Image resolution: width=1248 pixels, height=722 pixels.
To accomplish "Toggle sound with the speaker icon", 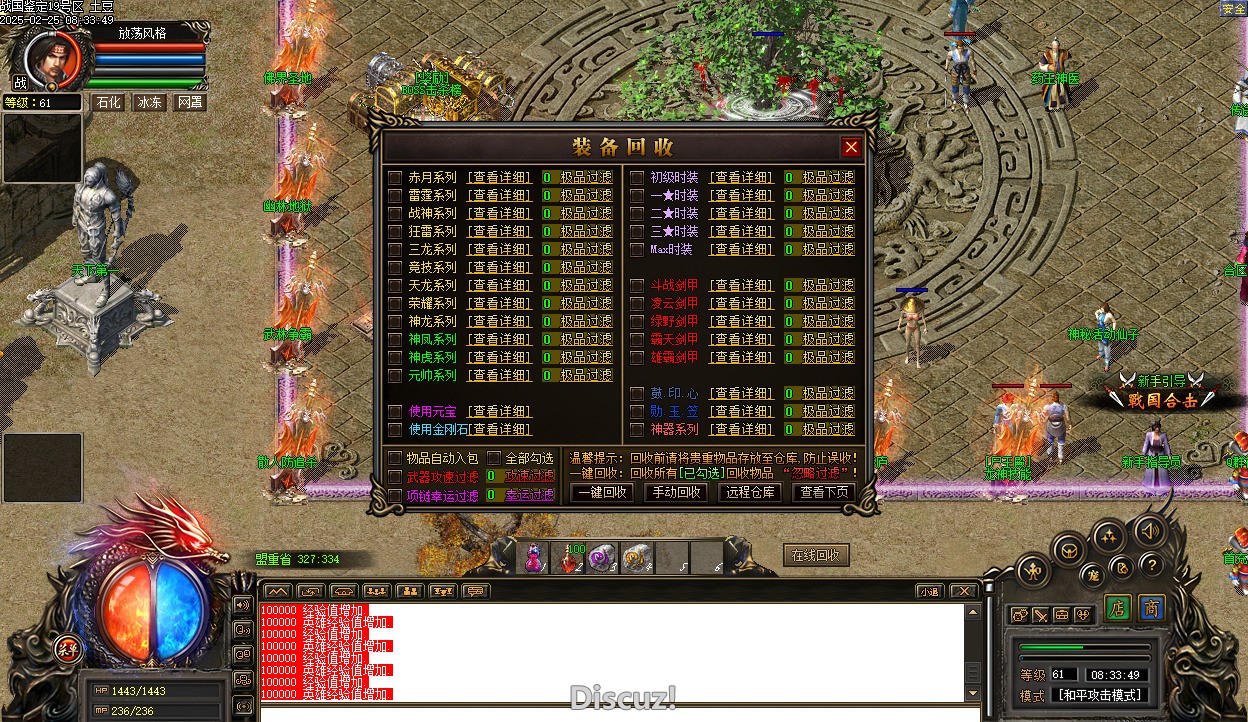I will (1150, 529).
